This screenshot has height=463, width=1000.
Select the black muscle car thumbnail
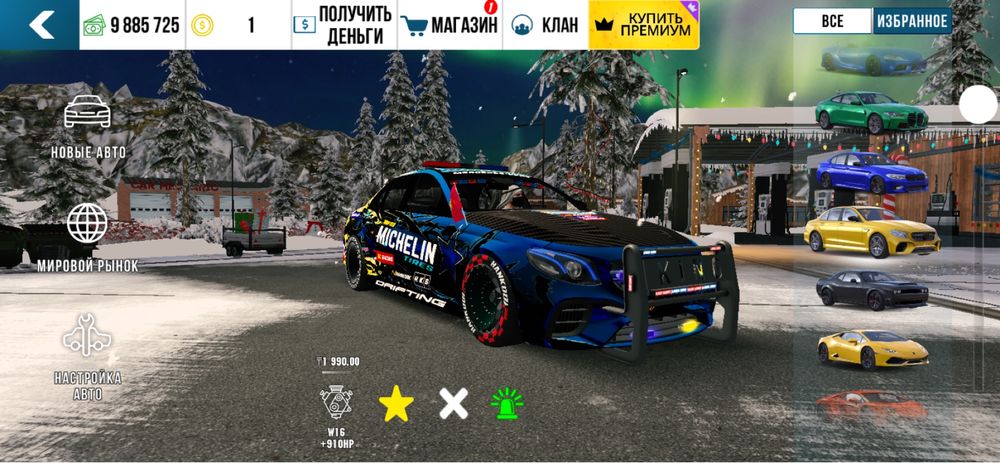870,290
